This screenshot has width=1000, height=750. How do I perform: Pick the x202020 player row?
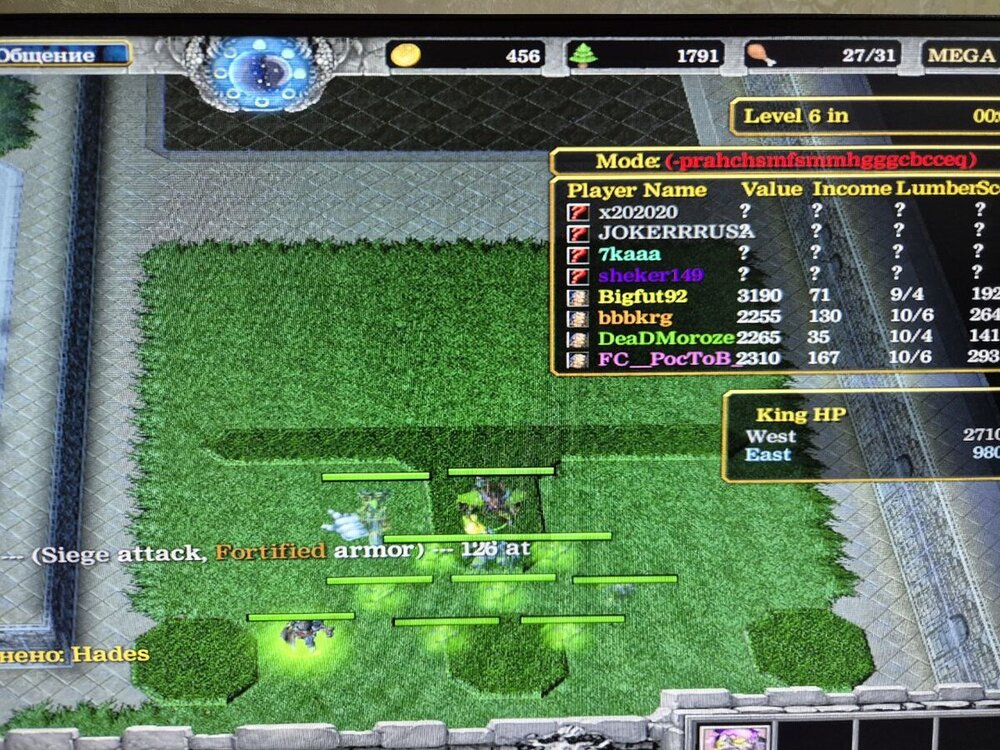pyautogui.click(x=638, y=212)
